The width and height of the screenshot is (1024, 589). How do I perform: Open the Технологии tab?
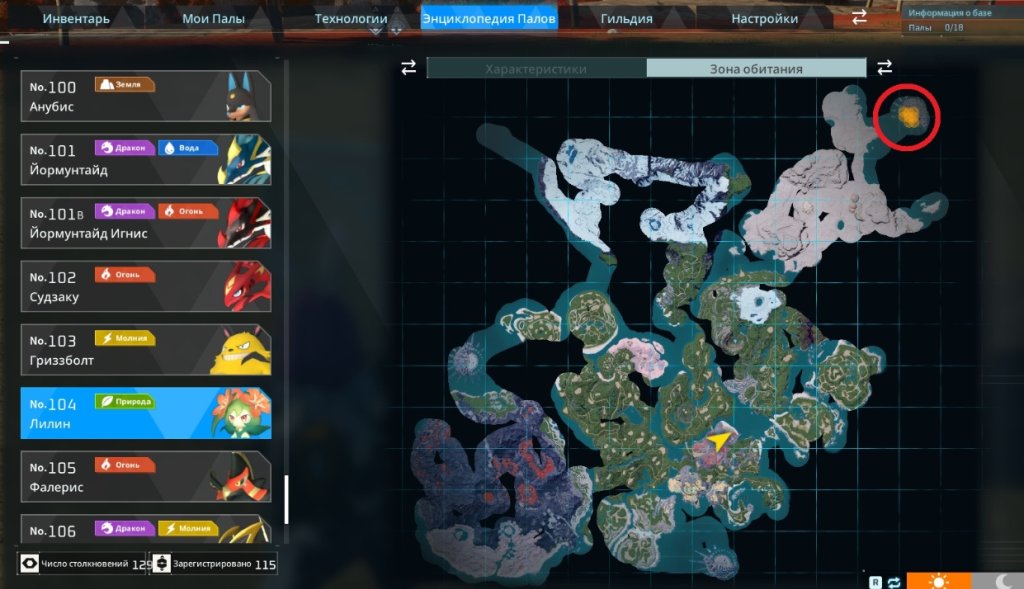[x=351, y=18]
